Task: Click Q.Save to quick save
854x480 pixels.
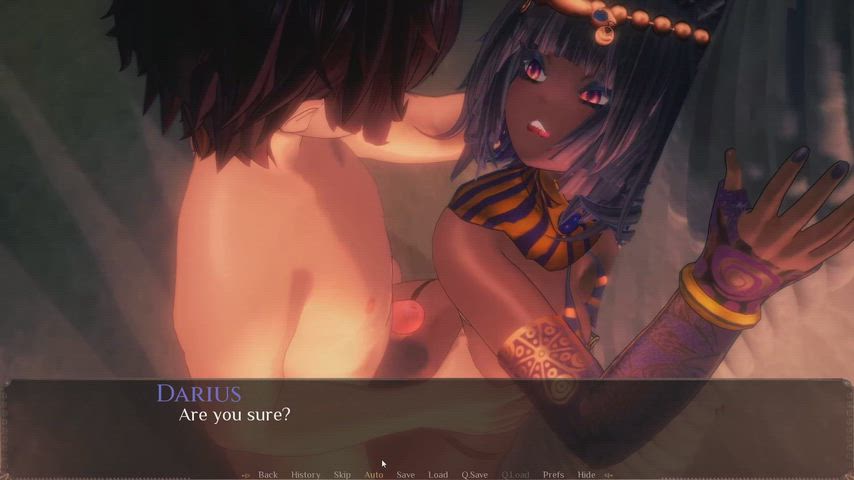Action: (474, 474)
